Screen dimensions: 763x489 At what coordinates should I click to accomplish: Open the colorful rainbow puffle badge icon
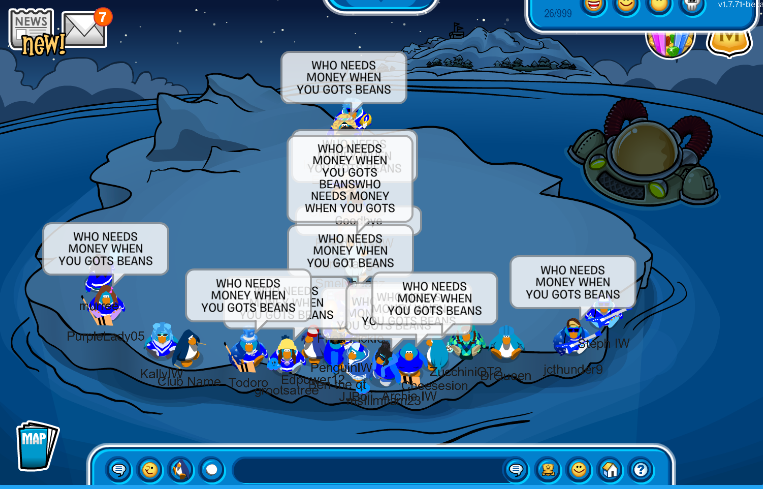[670, 40]
